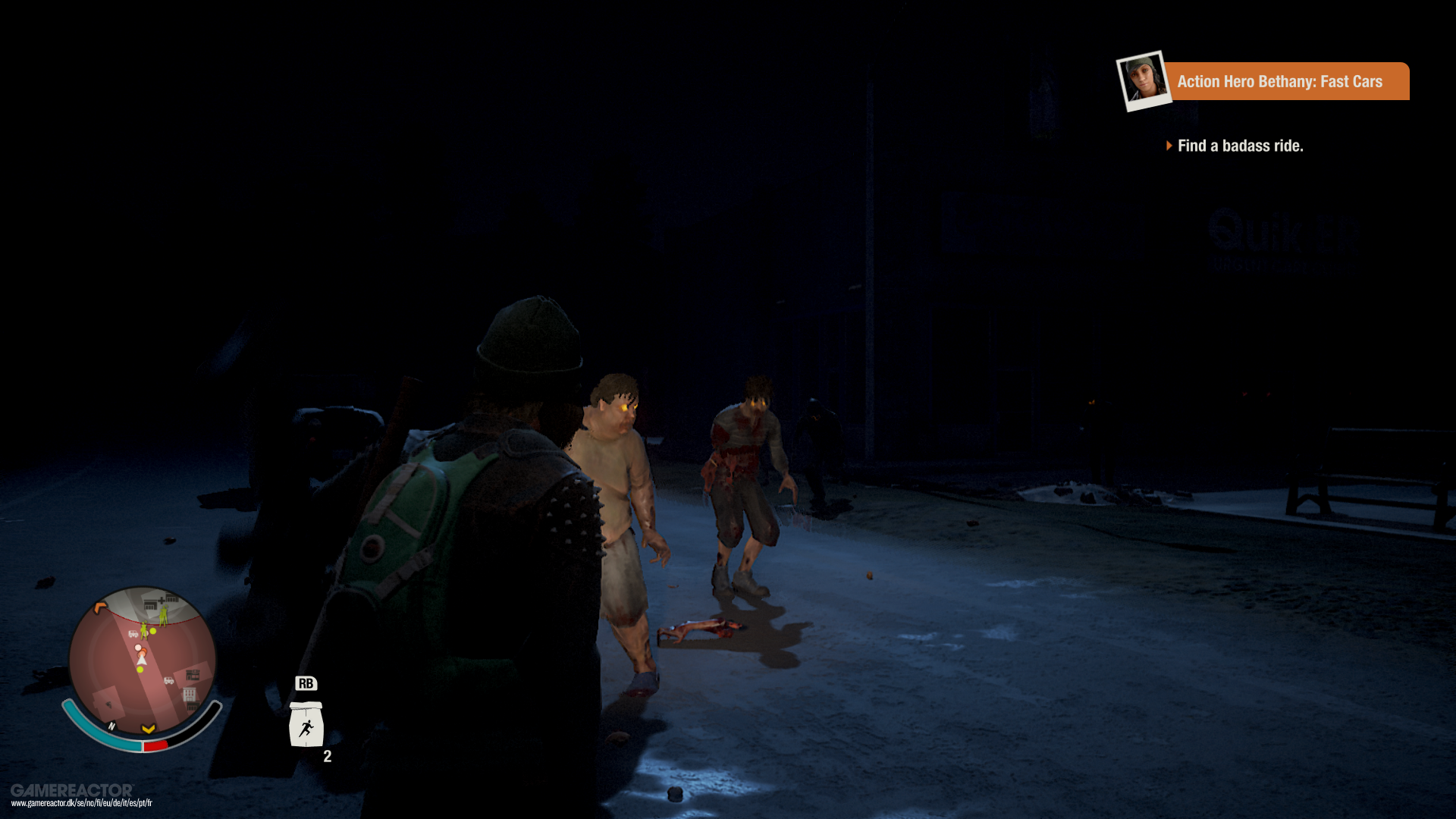Click the 'N' compass marker on the minimap ring
Image resolution: width=1456 pixels, height=819 pixels.
(x=111, y=726)
